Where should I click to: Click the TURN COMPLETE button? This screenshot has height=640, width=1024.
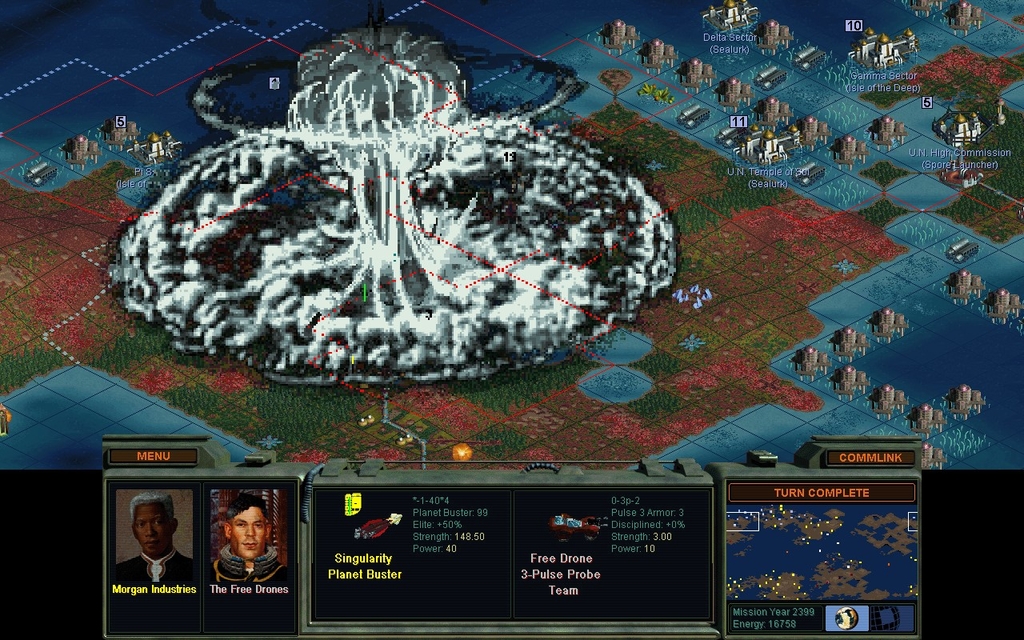(821, 493)
